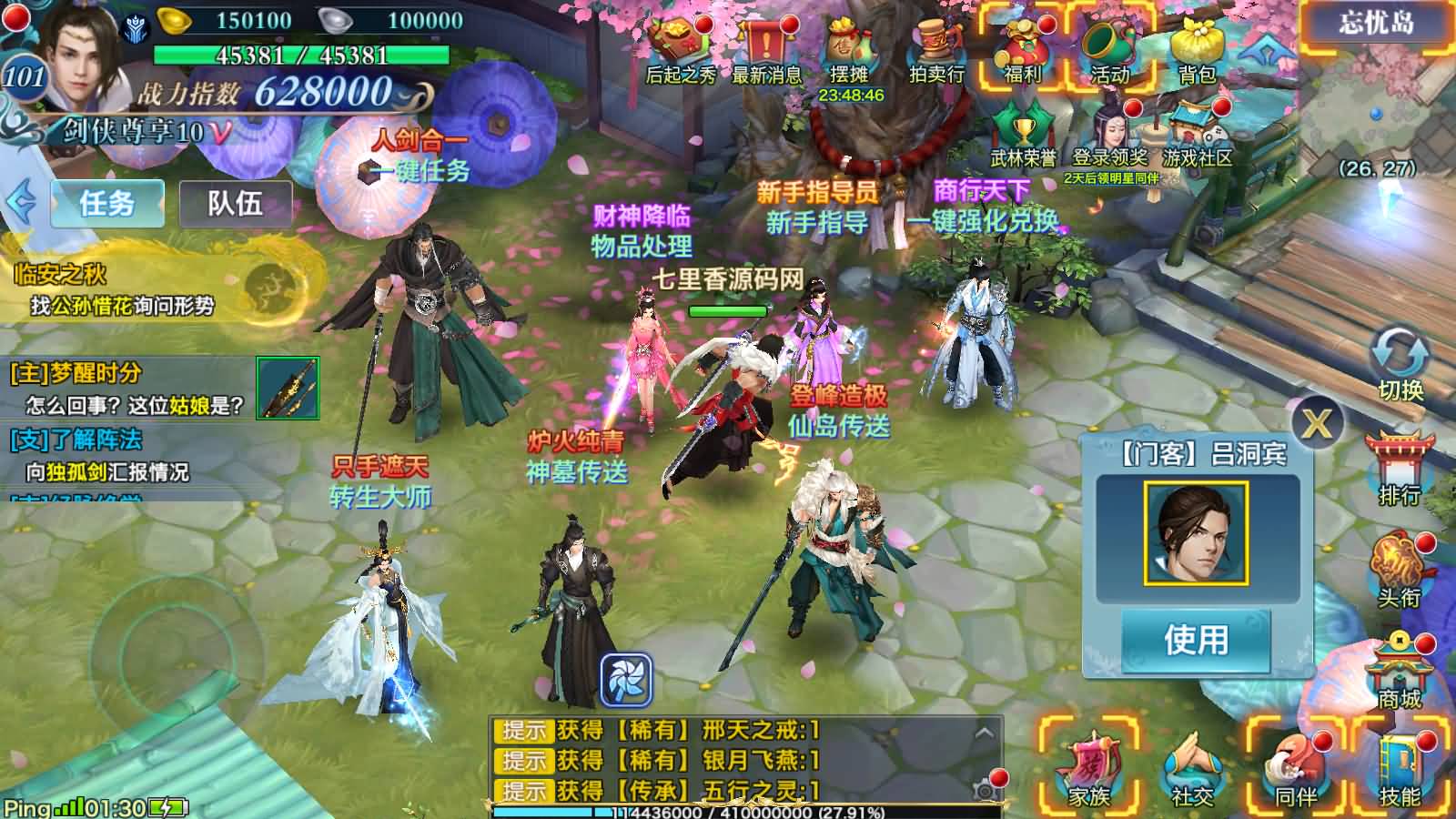This screenshot has width=1456, height=819.
Task: Open the 后起之秀 icon
Action: (x=680, y=50)
